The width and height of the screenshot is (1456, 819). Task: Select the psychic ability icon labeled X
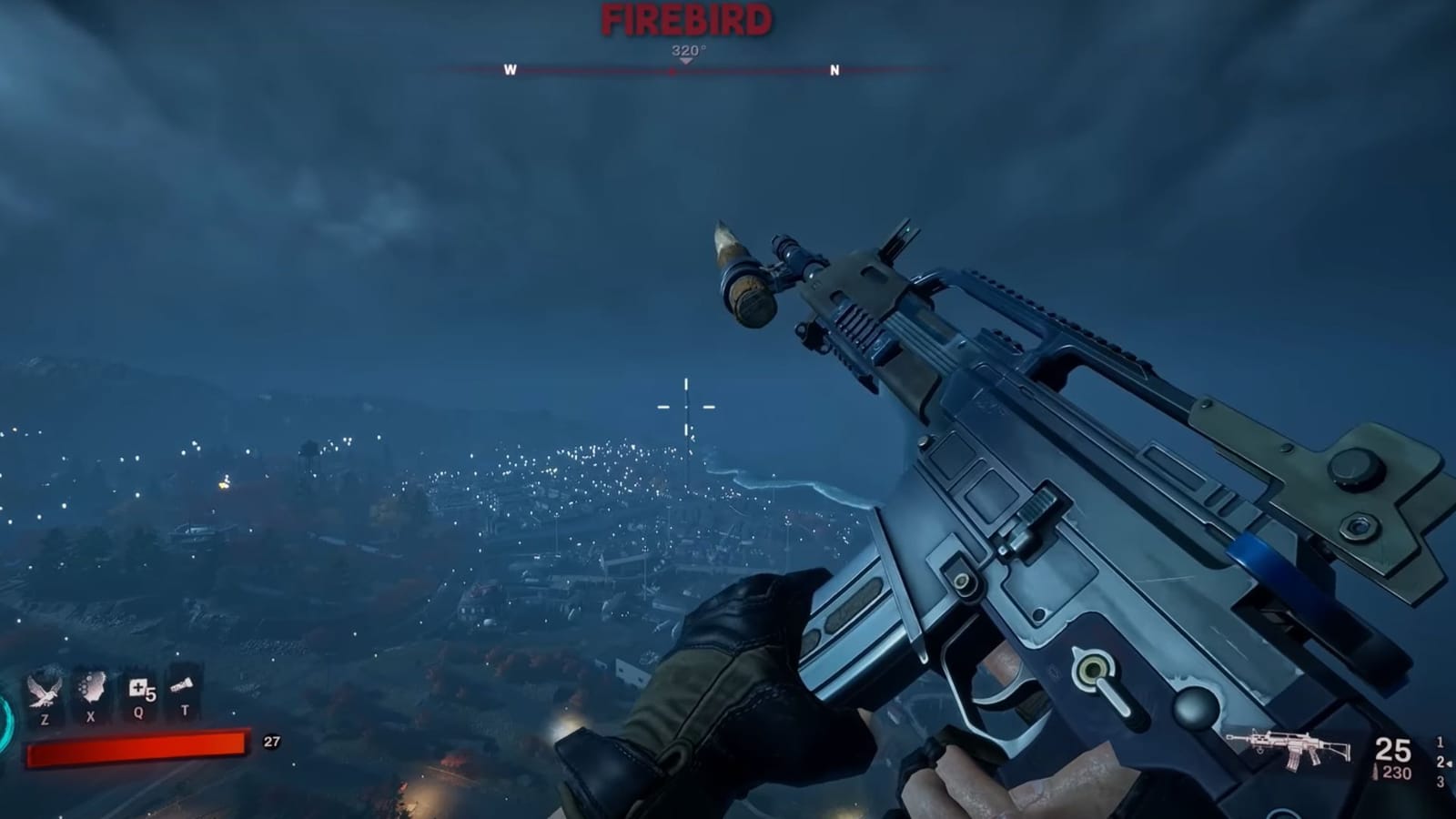(91, 687)
